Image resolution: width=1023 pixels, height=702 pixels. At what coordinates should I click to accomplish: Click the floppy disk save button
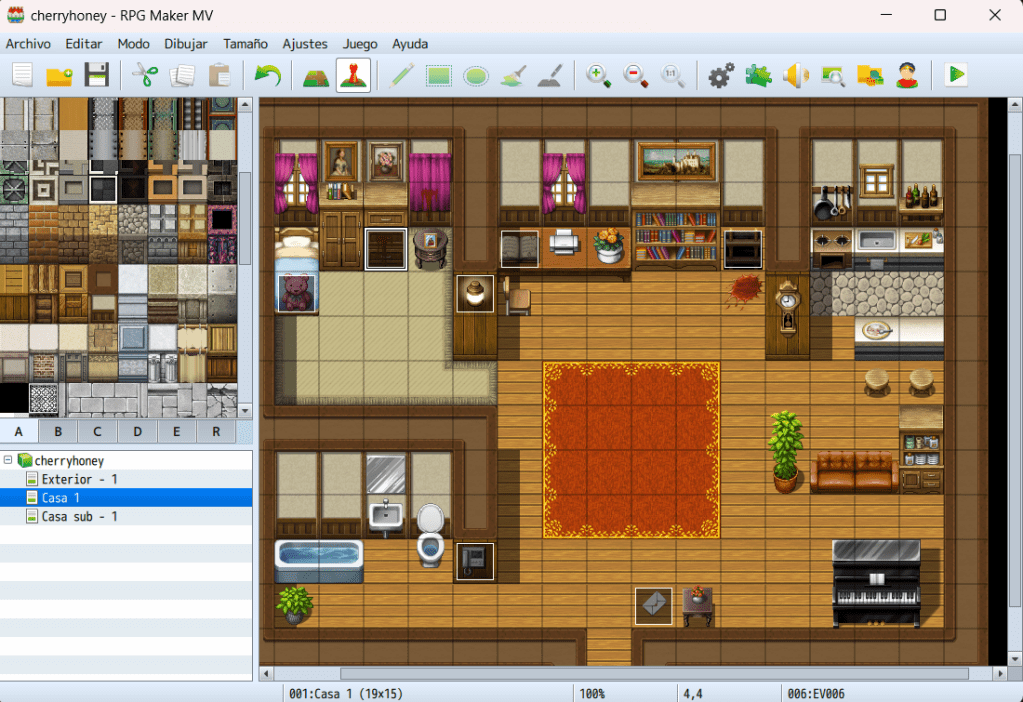click(x=96, y=75)
